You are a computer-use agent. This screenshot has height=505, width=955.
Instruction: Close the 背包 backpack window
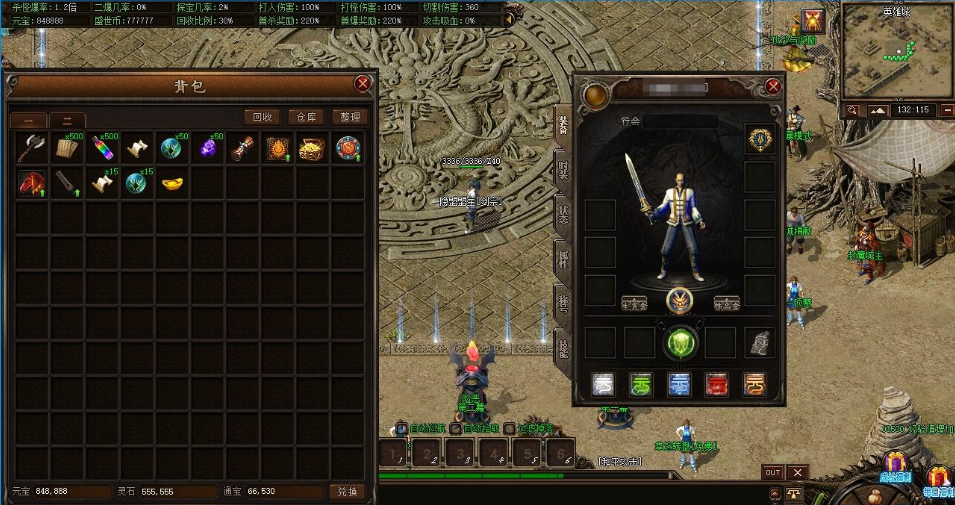[362, 85]
